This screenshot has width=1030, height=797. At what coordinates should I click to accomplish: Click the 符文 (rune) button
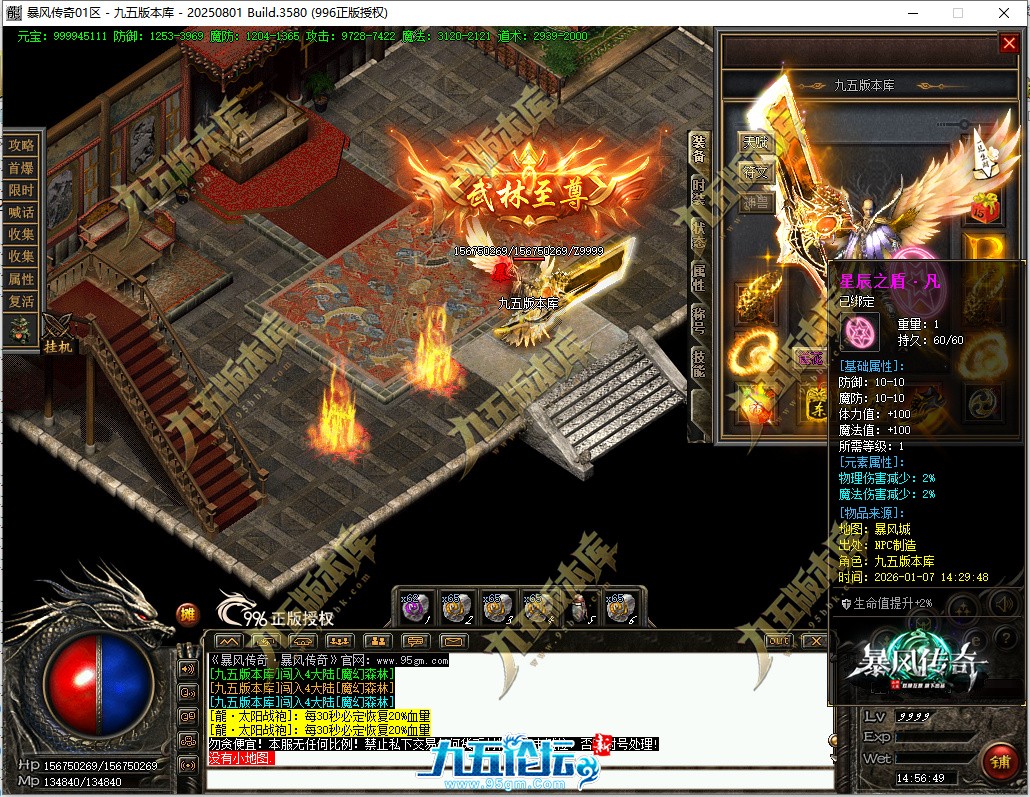pyautogui.click(x=756, y=172)
